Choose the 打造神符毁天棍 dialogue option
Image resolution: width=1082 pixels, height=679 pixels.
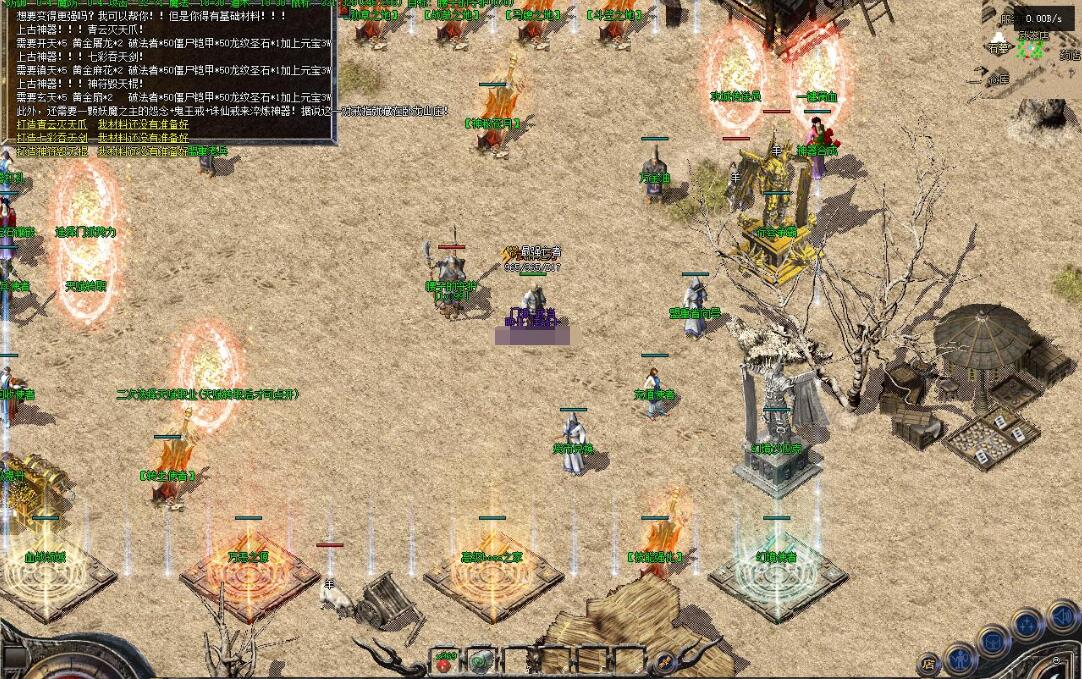click(53, 151)
